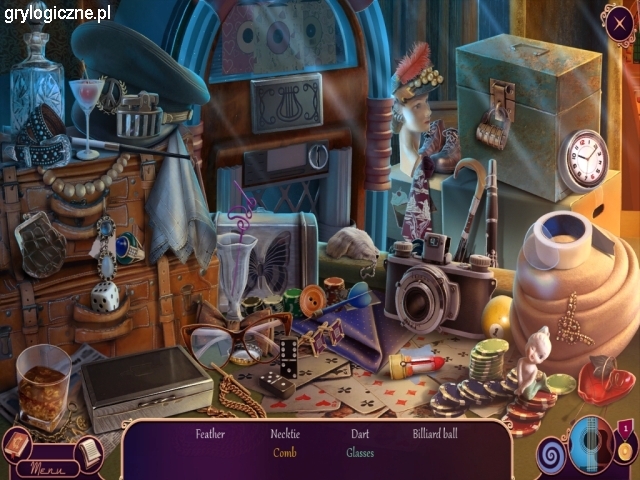Click the purple spiral icon
The width and height of the screenshot is (640, 480).
[x=551, y=453]
